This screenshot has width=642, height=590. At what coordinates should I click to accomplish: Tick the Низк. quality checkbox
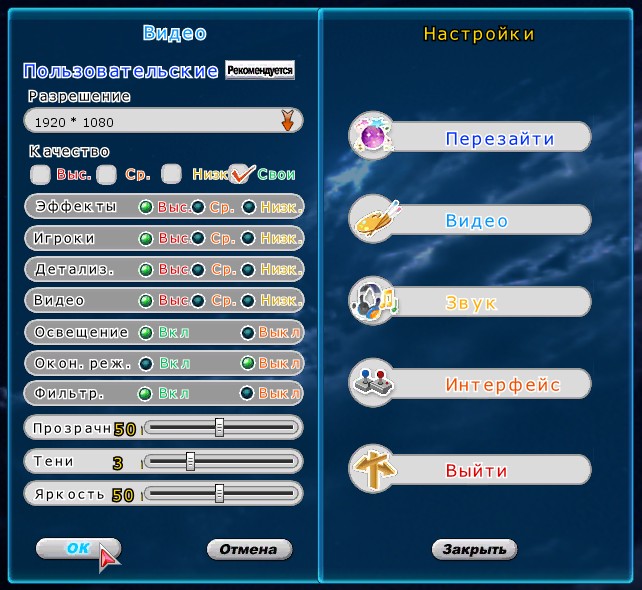click(x=172, y=174)
